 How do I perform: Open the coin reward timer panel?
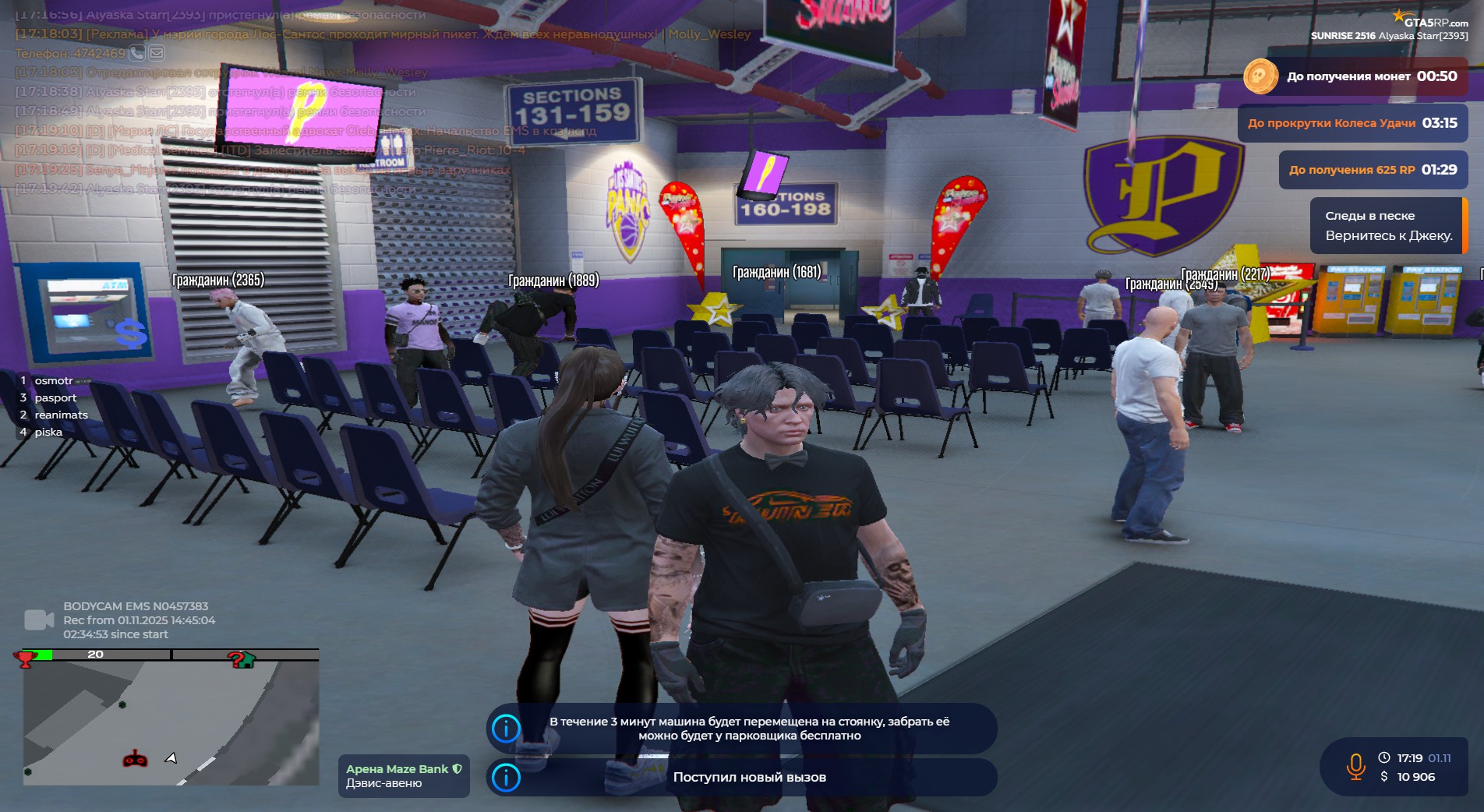1355,76
